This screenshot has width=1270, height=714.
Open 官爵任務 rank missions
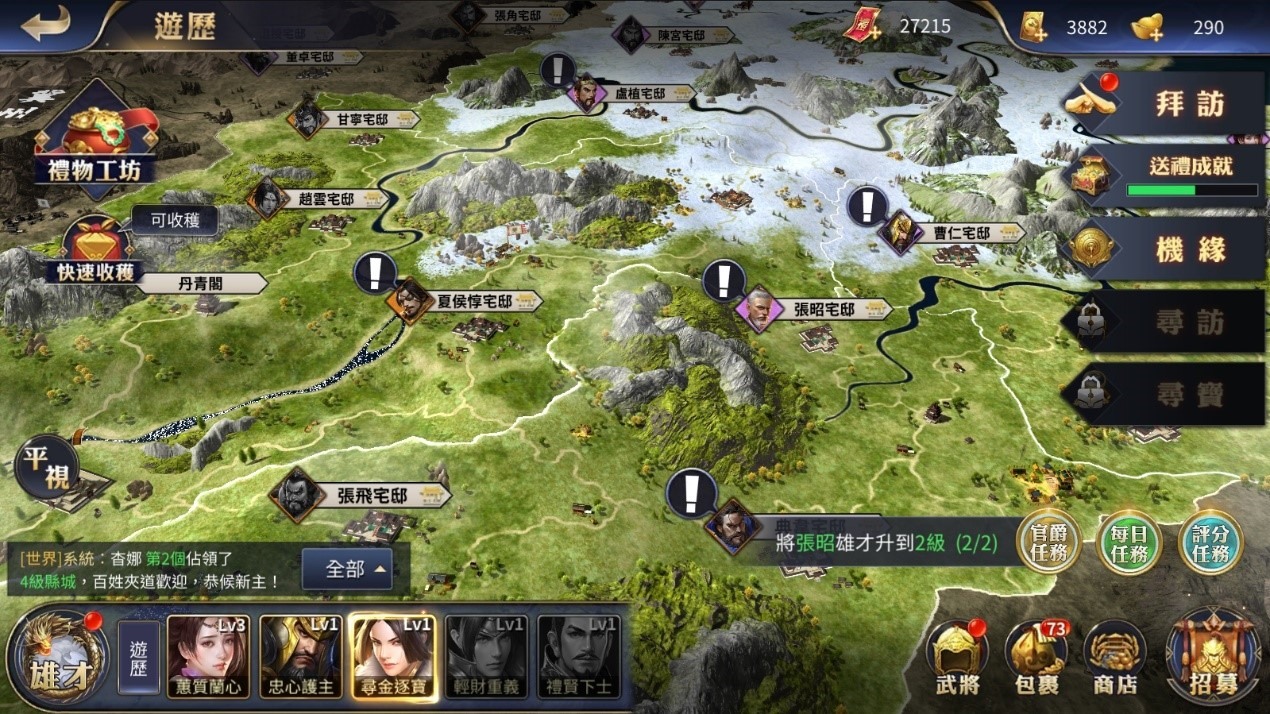point(1047,543)
